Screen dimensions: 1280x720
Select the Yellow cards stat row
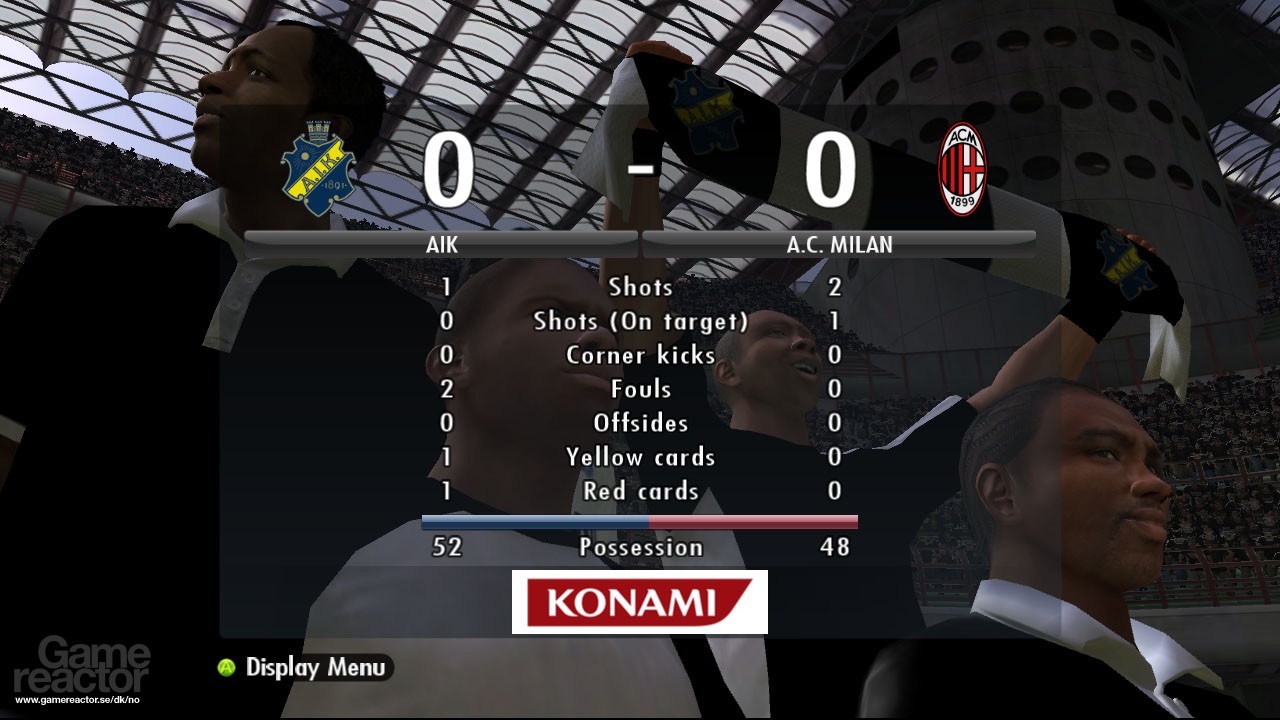640,457
